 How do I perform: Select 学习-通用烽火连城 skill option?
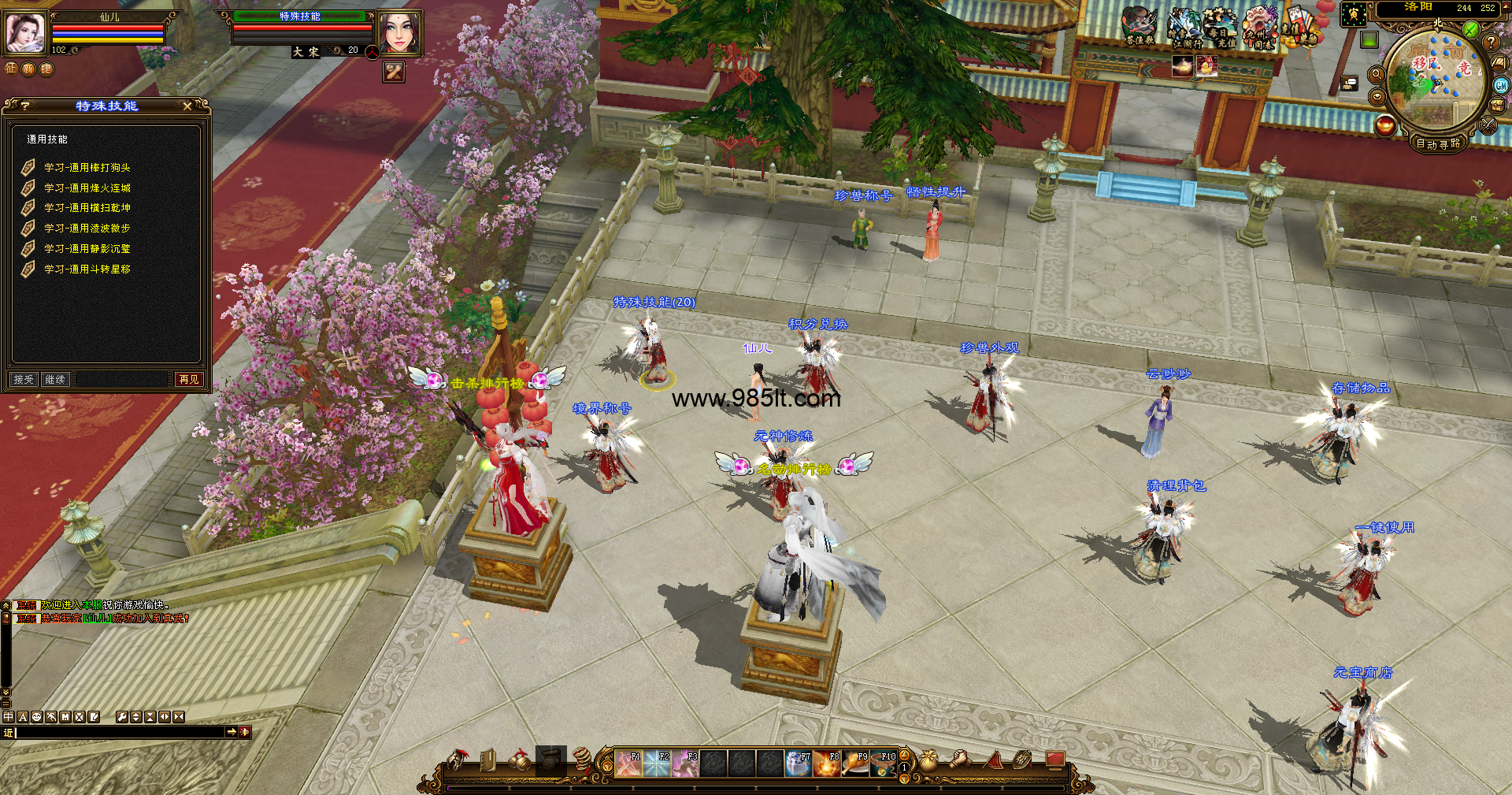(x=87, y=188)
